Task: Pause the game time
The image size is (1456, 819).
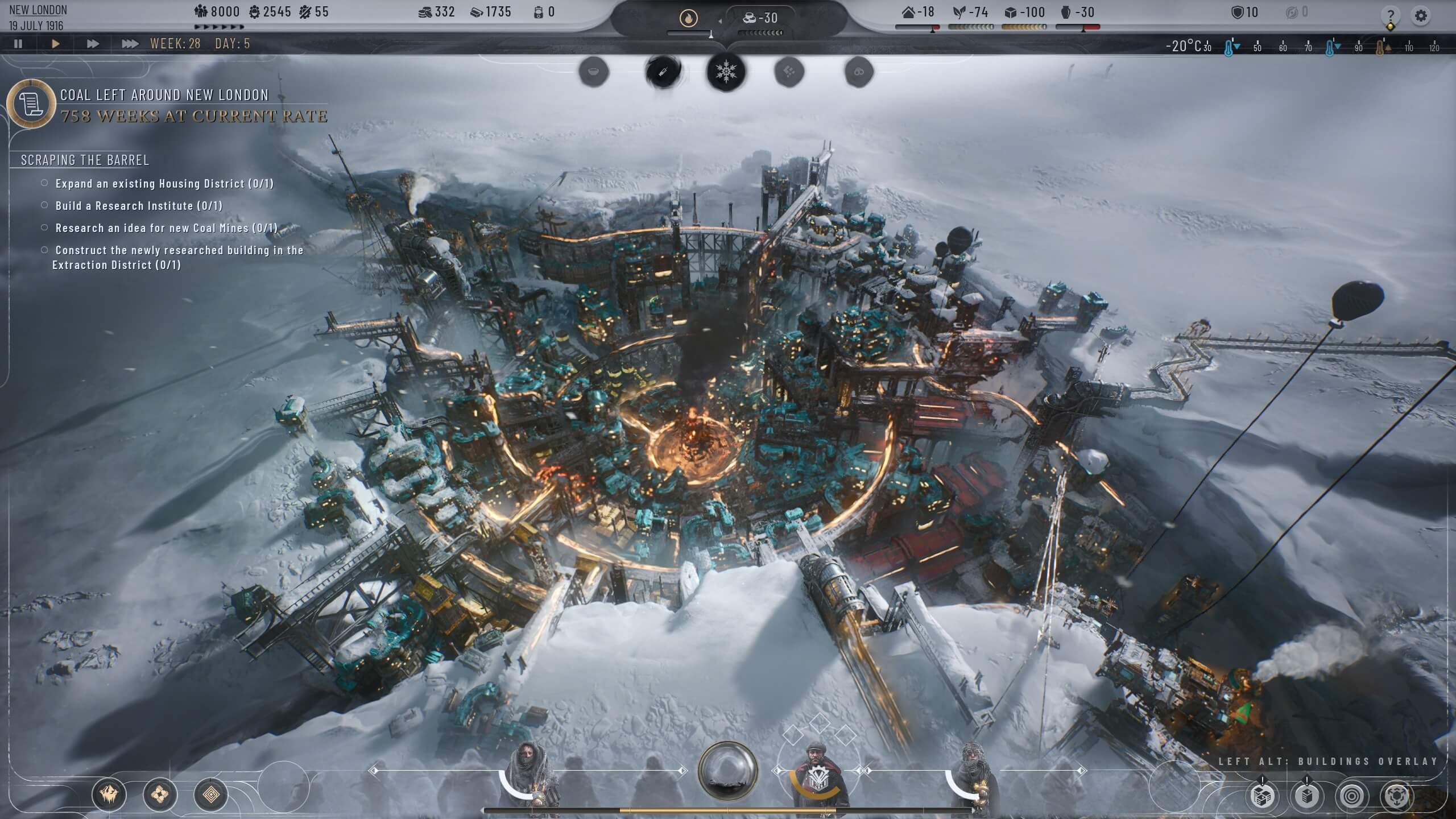Action: tap(18, 44)
